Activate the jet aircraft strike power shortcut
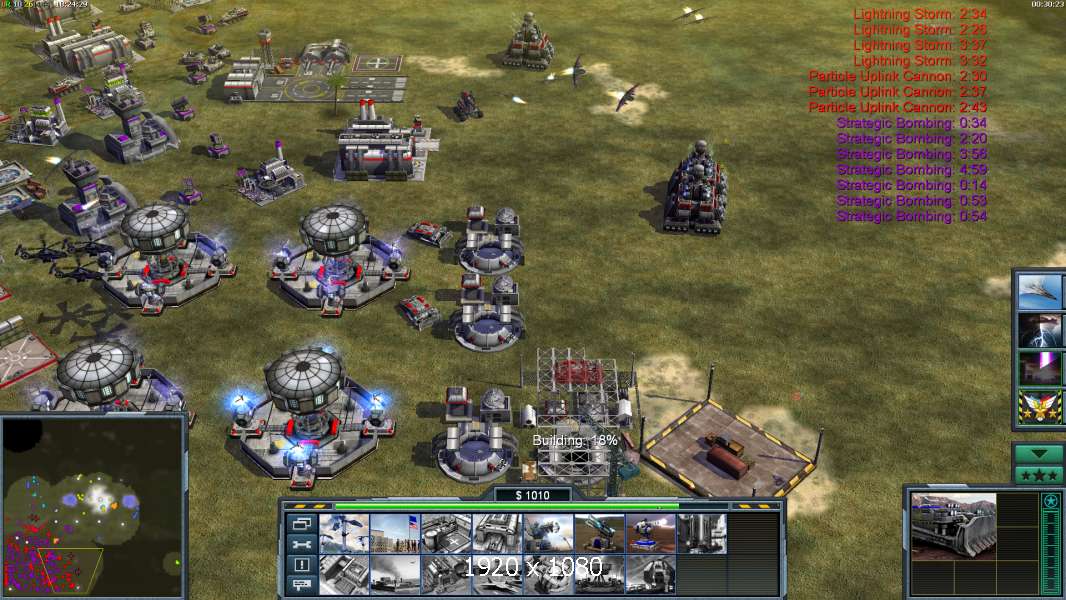1066x600 pixels. [1040, 291]
